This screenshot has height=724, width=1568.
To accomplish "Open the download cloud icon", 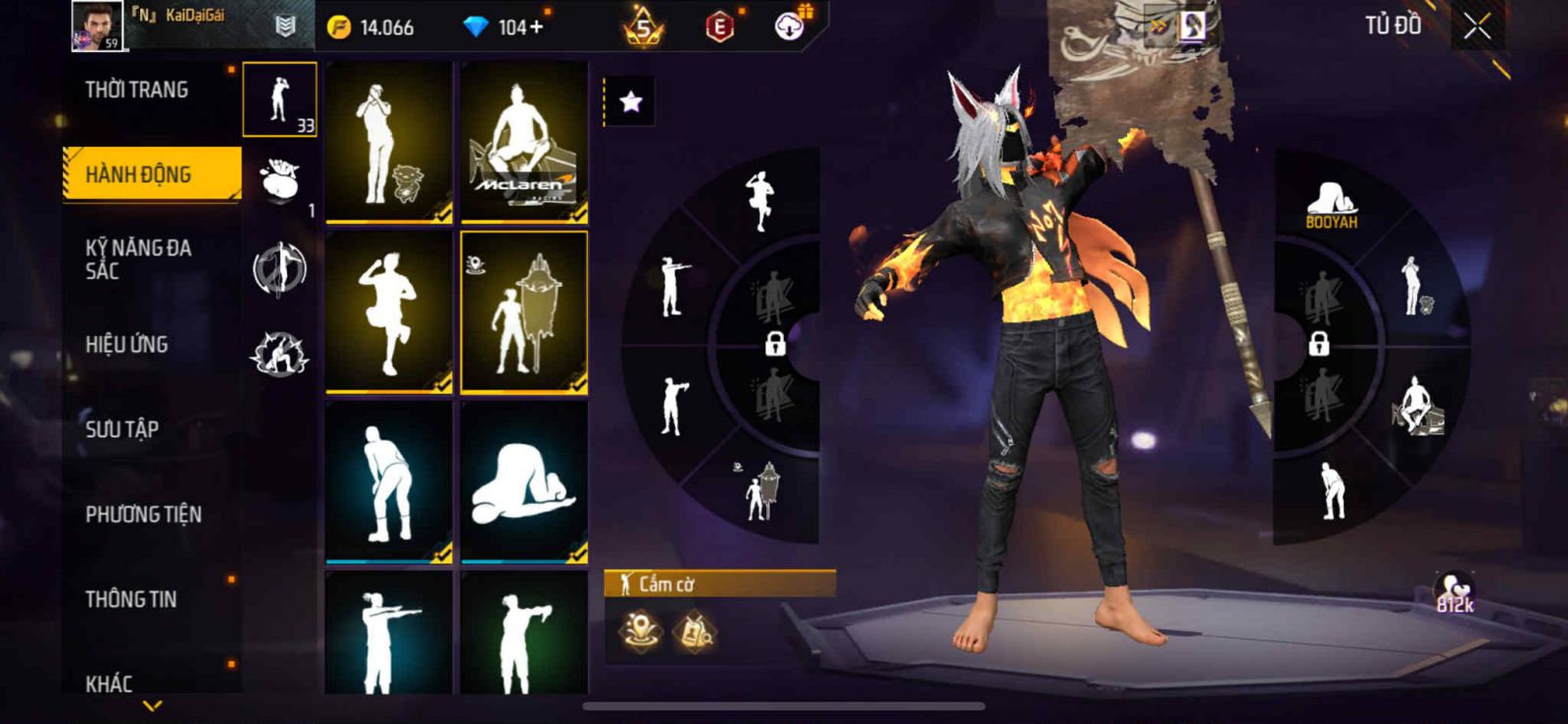I will coord(789,26).
